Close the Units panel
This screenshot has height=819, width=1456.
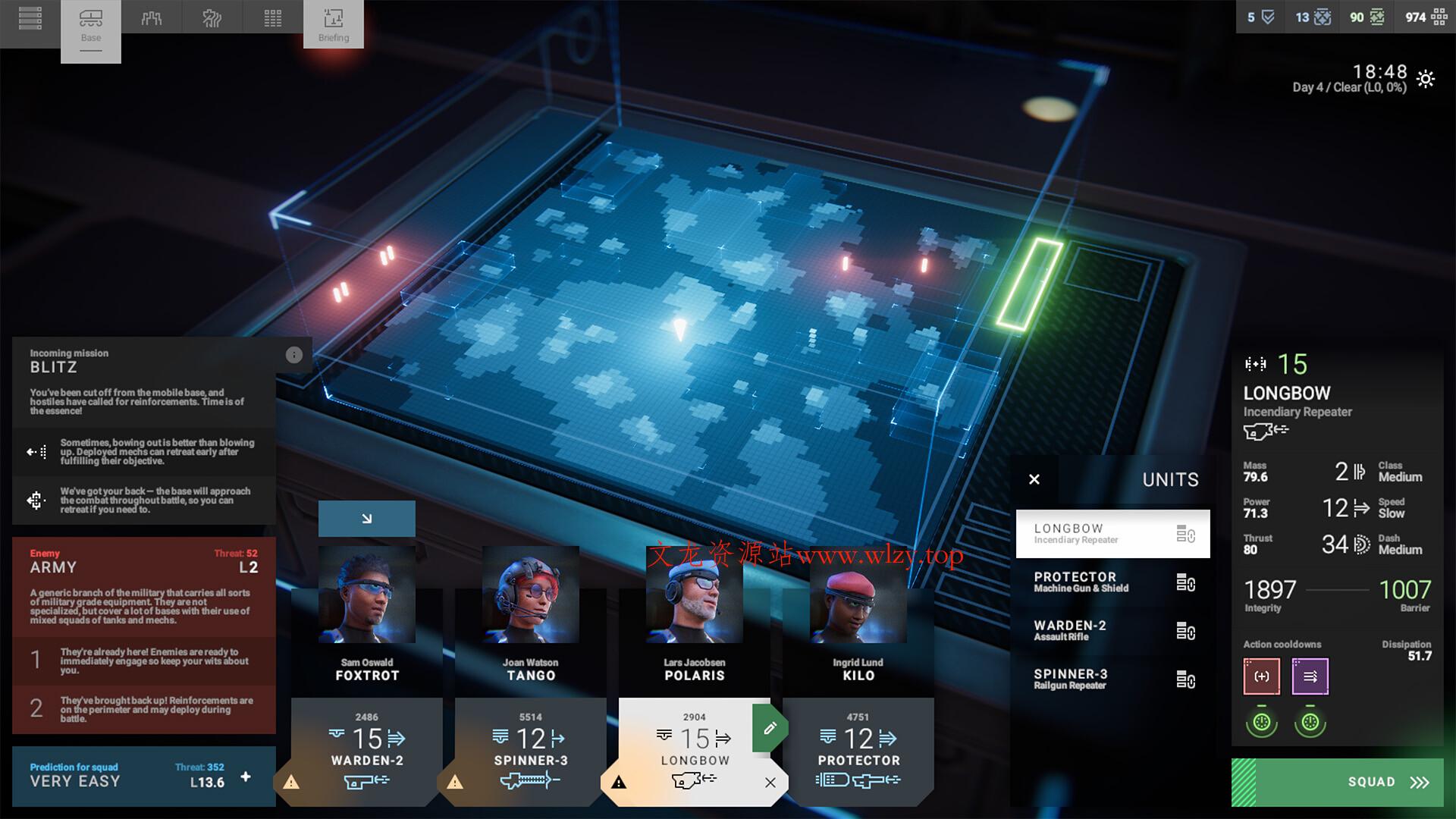click(1034, 479)
